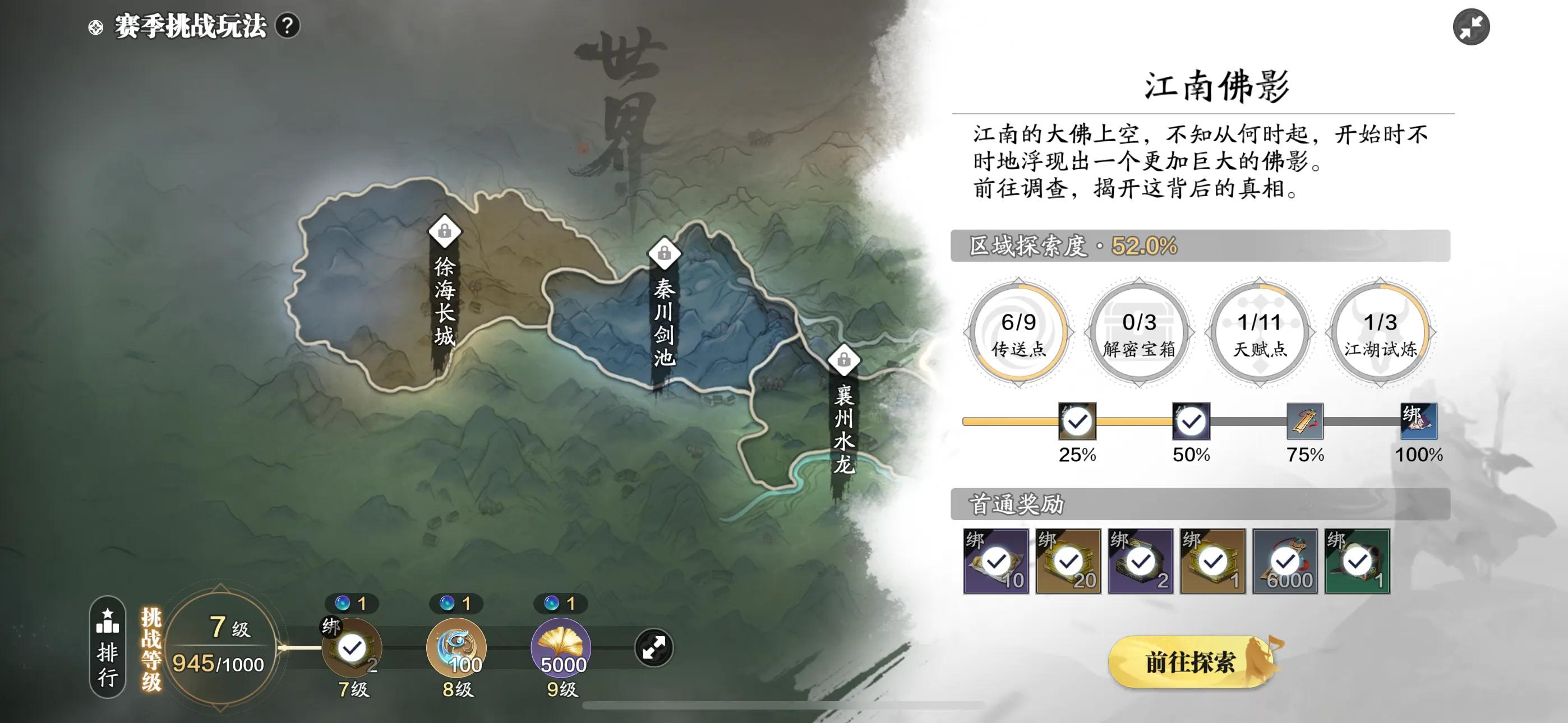Inspect the level 8 reward worth 100
The height and width of the screenshot is (723, 1568).
[x=456, y=647]
